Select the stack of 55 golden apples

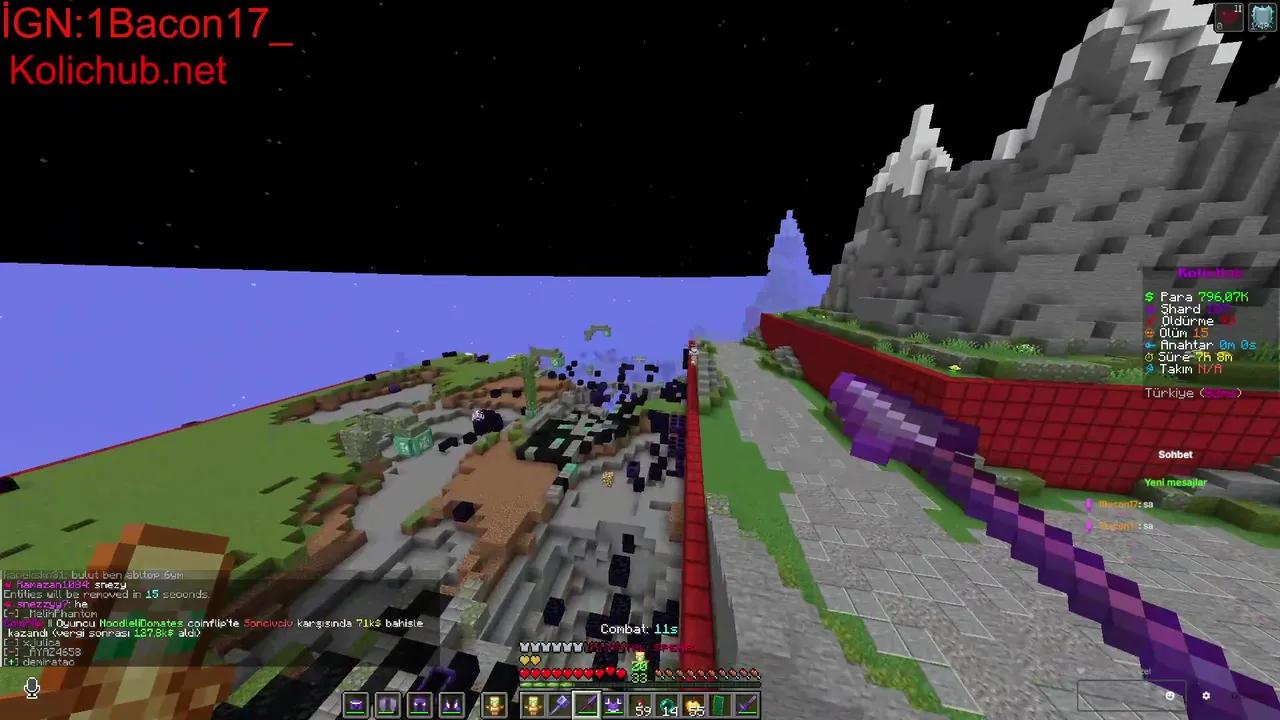(693, 705)
